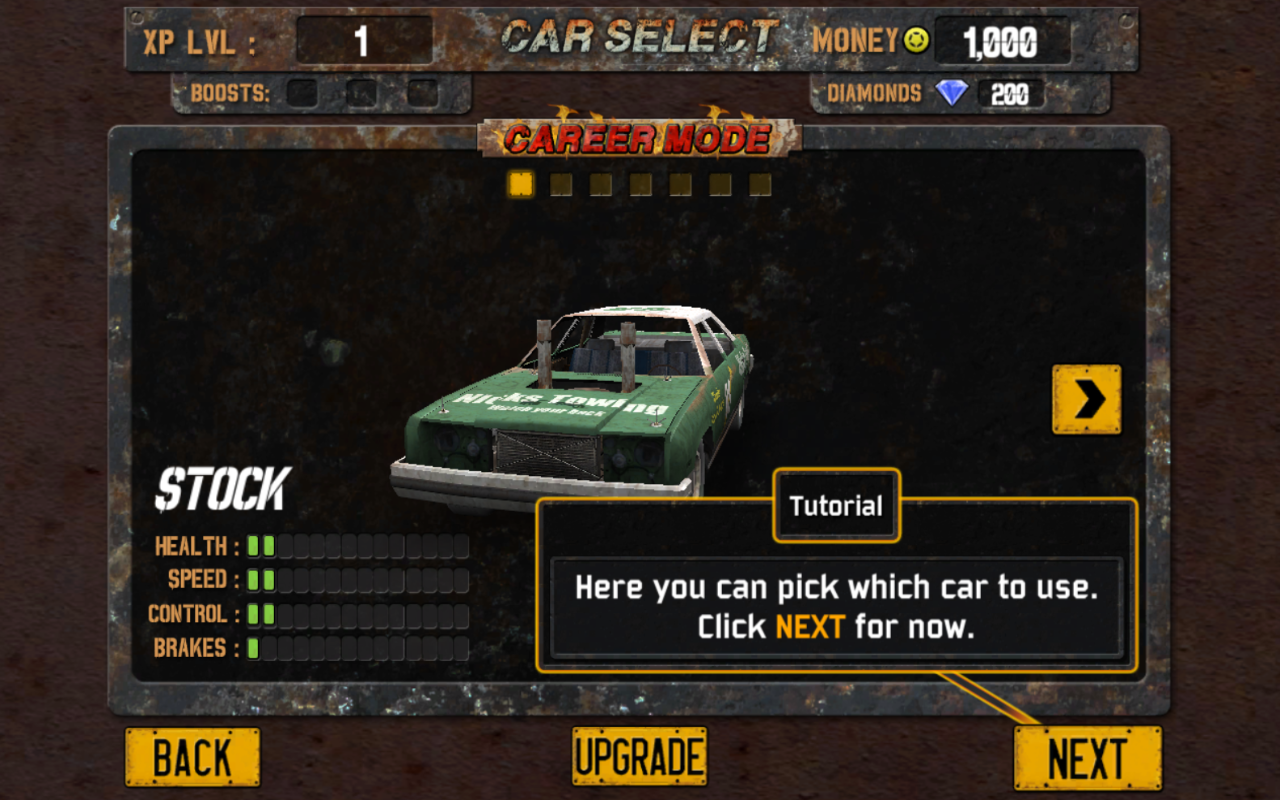Click the NEXT button
Screen dimensions: 1280x800
tap(1088, 758)
